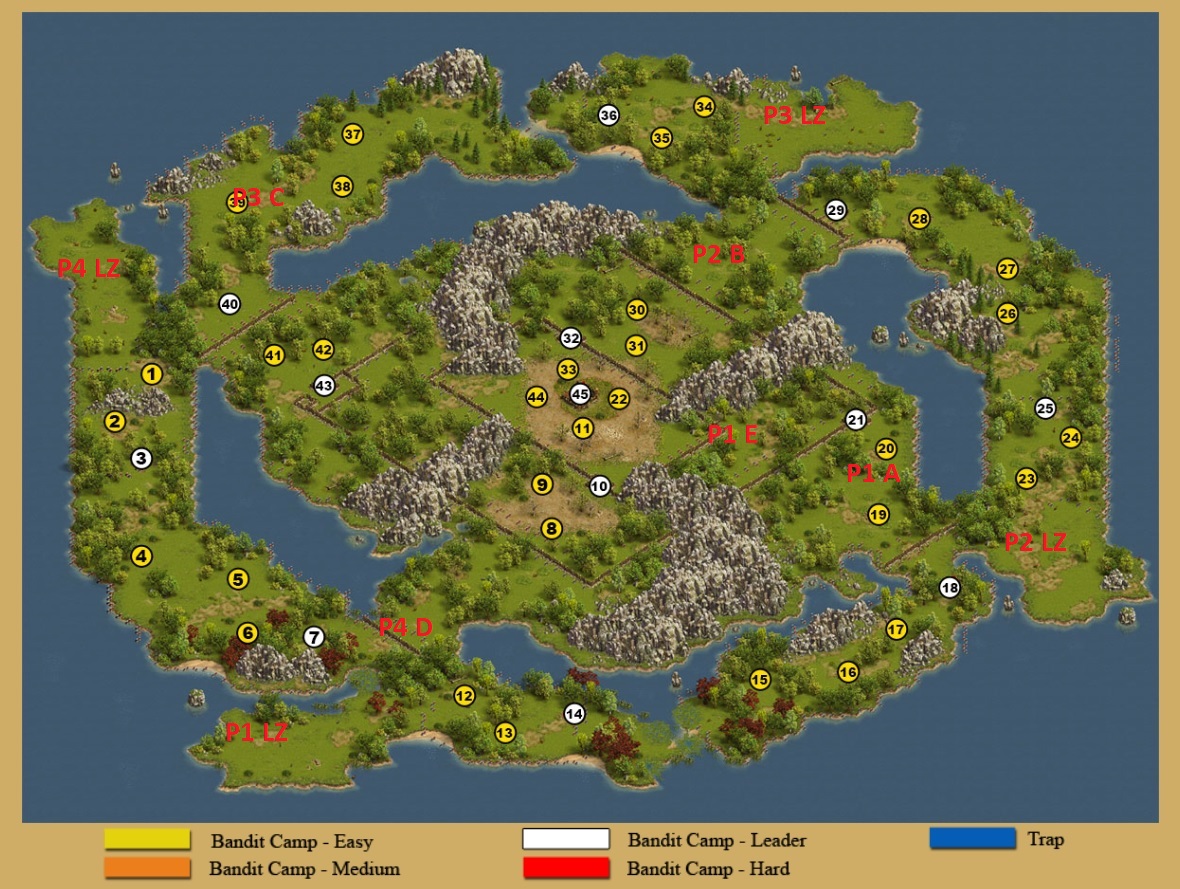Click the blue Trap legend swatch
This screenshot has height=889, width=1180.
pyautogui.click(x=972, y=838)
